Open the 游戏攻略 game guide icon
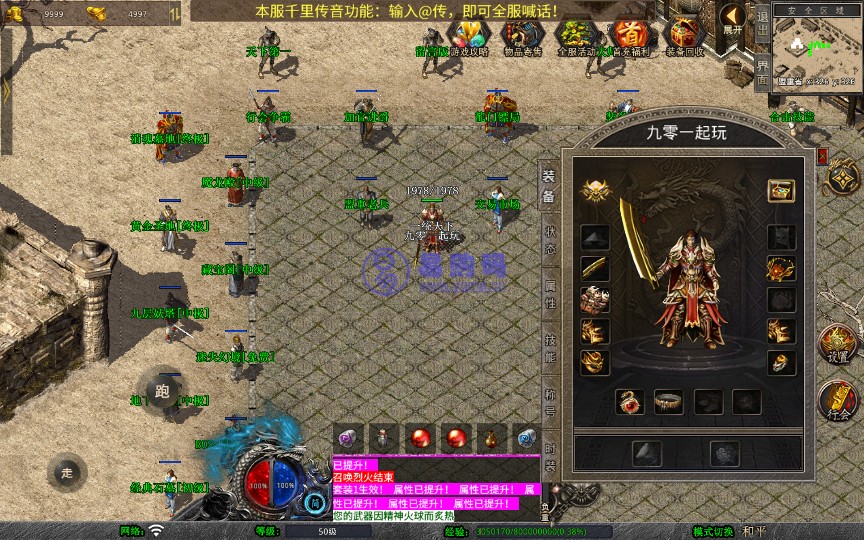This screenshot has height=540, width=864. (468, 37)
